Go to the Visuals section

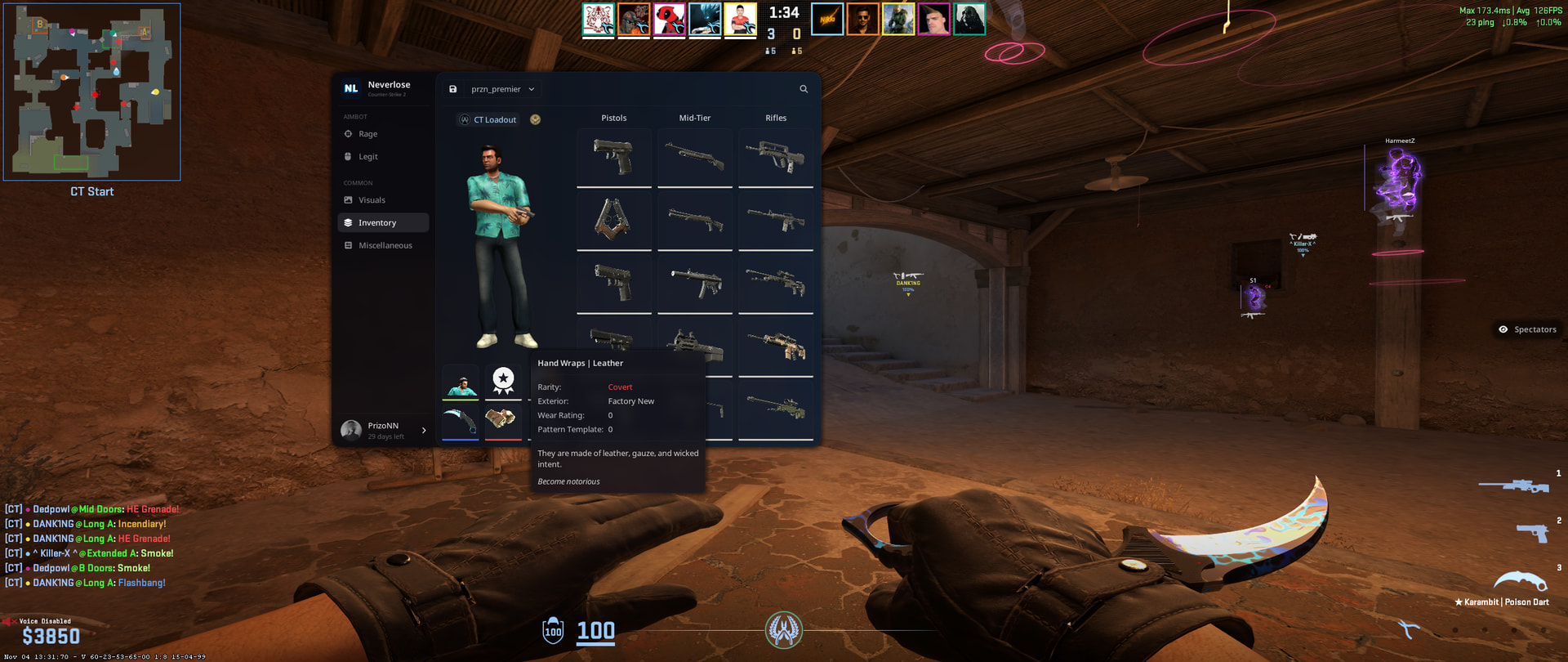tap(372, 200)
